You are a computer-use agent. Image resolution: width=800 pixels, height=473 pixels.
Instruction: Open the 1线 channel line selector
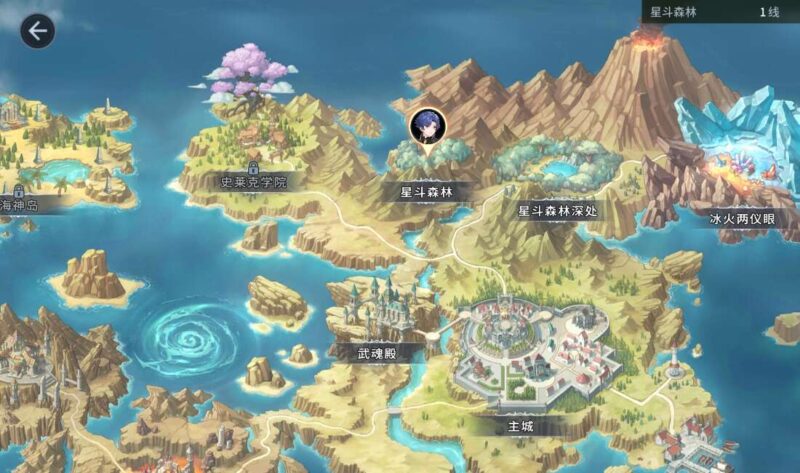768,12
